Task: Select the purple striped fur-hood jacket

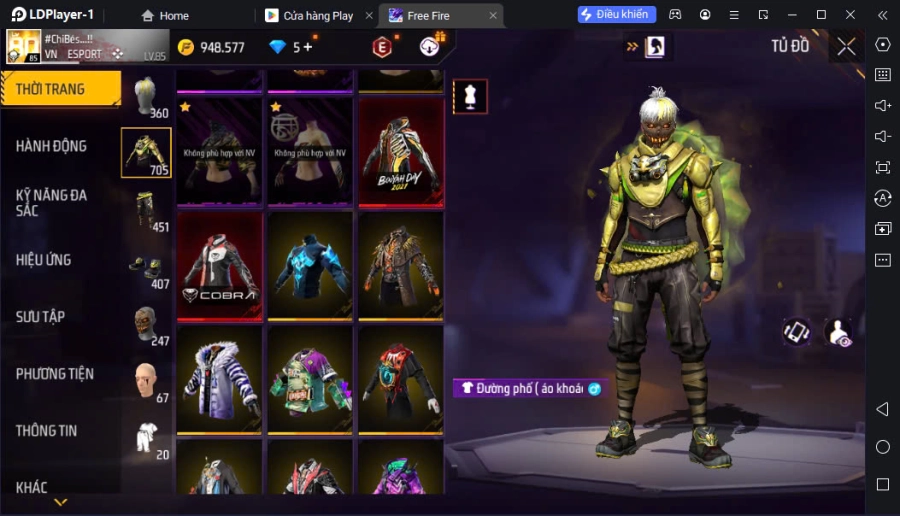Action: click(x=220, y=380)
